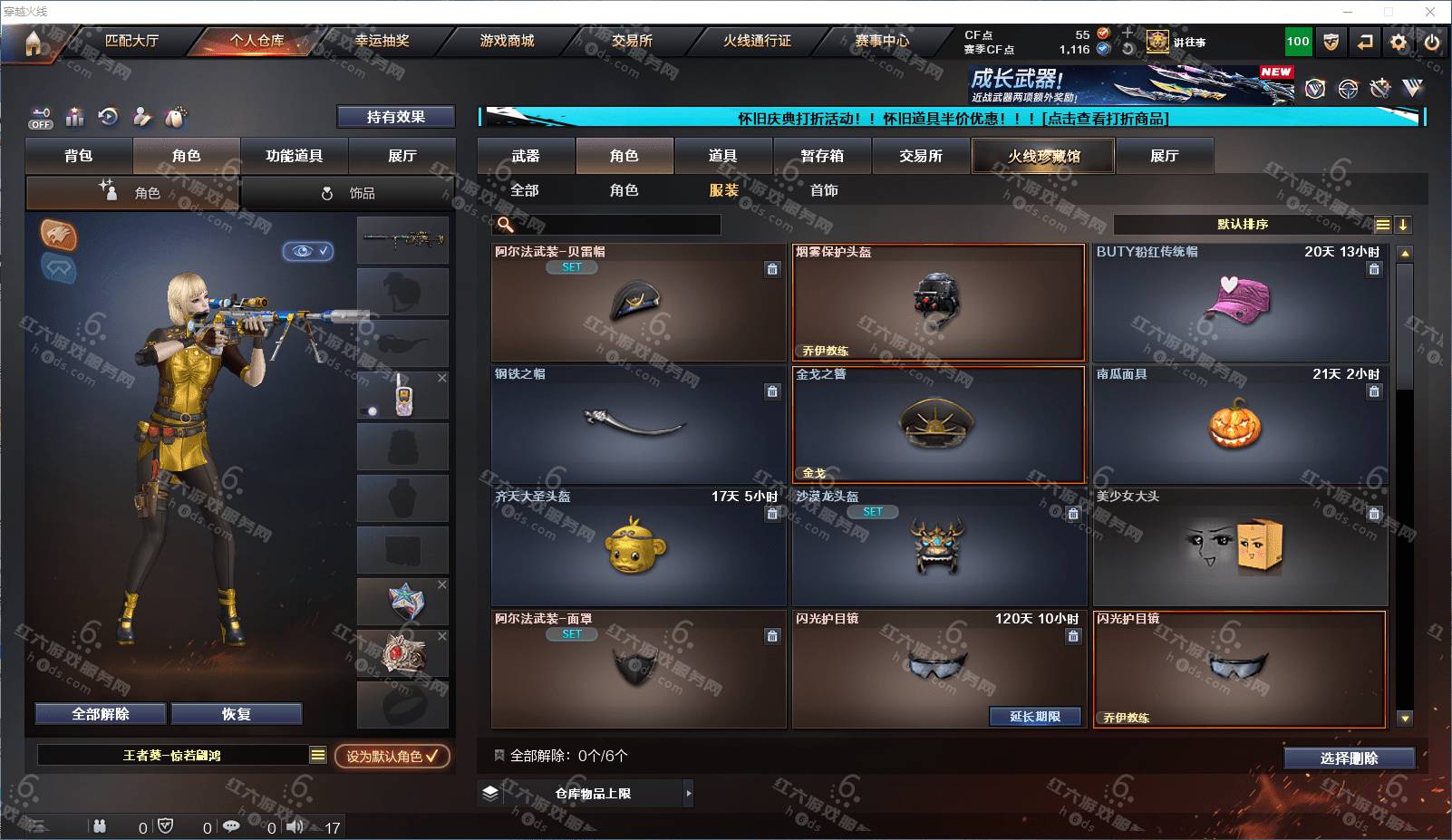The image size is (1452, 840).
Task: Open the 匹配大厅 lobby menu
Action: pos(131,41)
